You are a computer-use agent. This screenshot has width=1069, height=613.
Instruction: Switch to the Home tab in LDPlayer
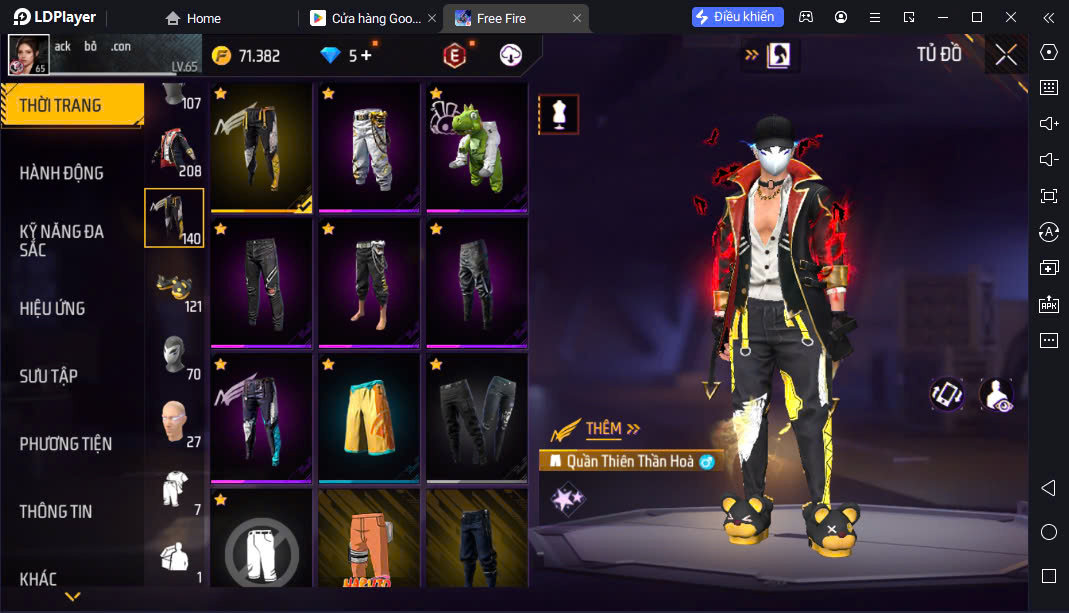click(193, 18)
